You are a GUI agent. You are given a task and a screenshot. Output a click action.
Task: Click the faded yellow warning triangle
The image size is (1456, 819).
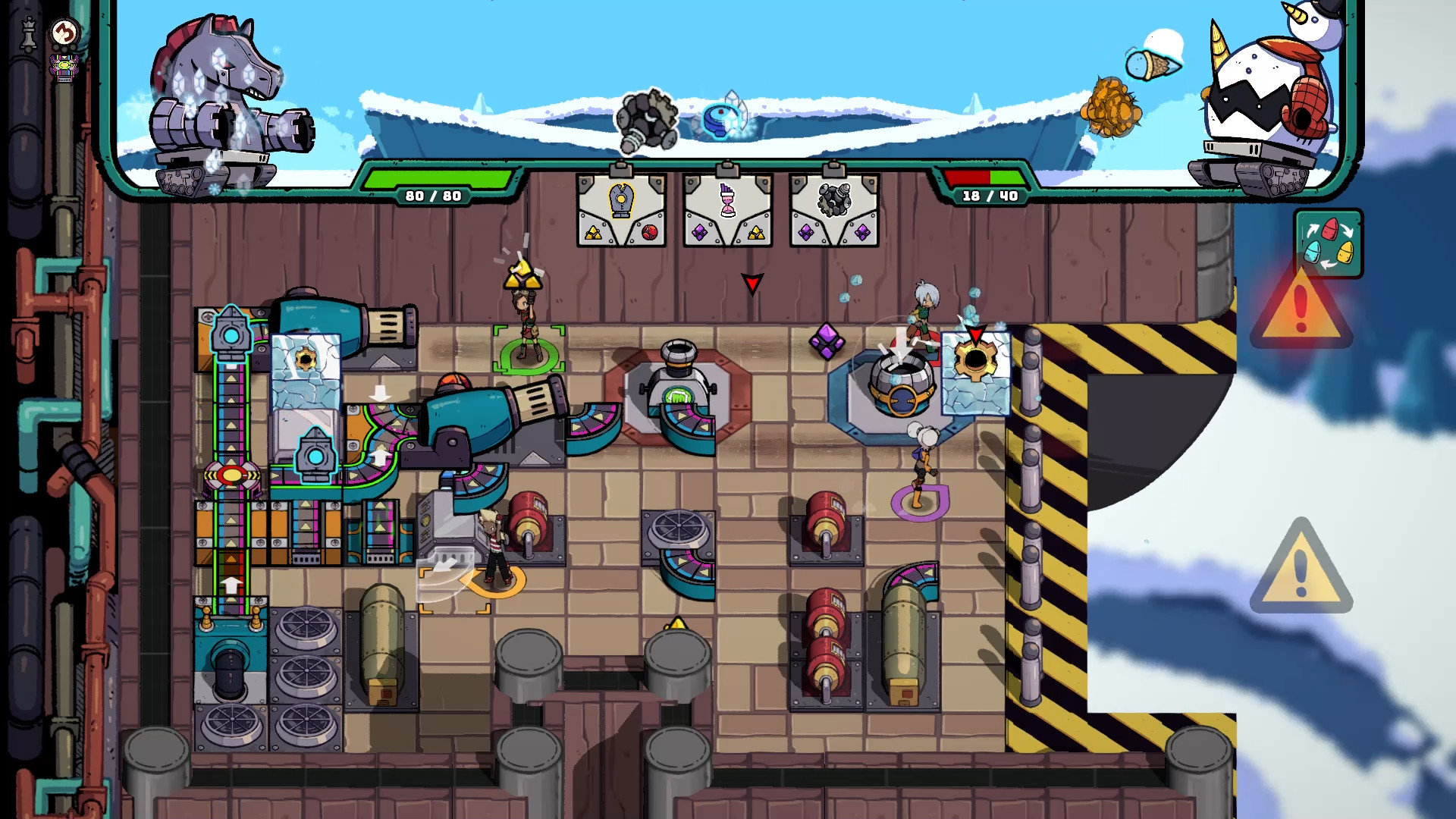[x=1301, y=569]
